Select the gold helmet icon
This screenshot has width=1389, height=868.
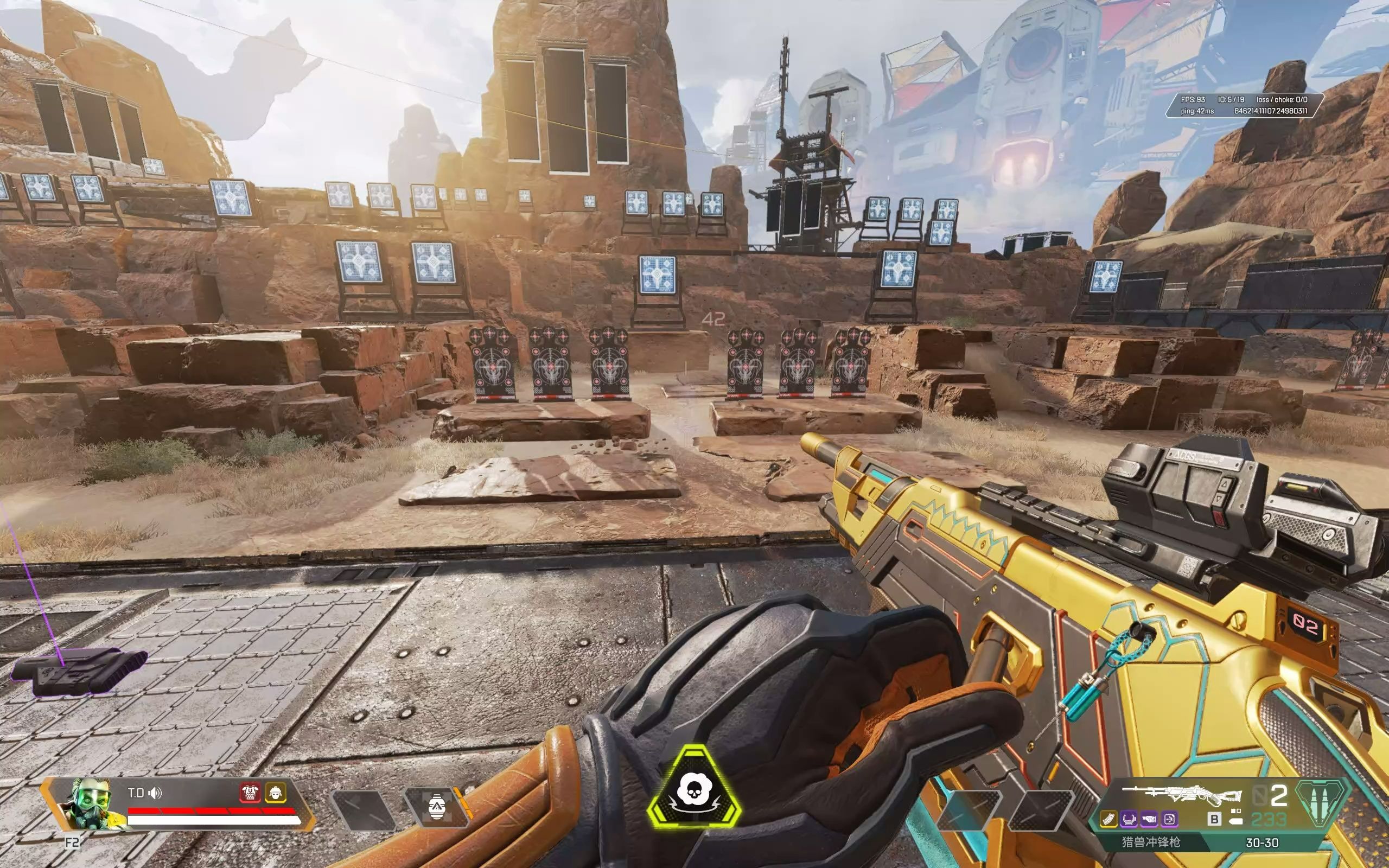276,792
